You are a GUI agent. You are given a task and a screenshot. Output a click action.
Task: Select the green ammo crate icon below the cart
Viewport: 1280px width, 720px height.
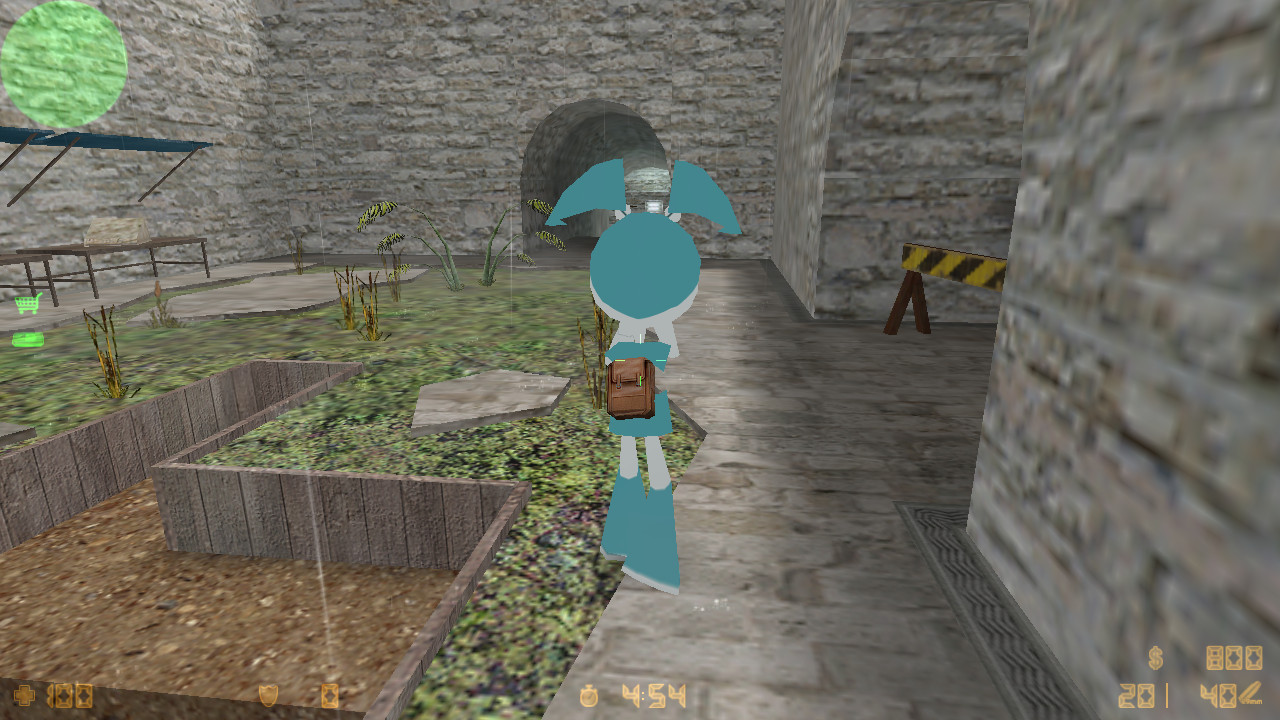(27, 339)
